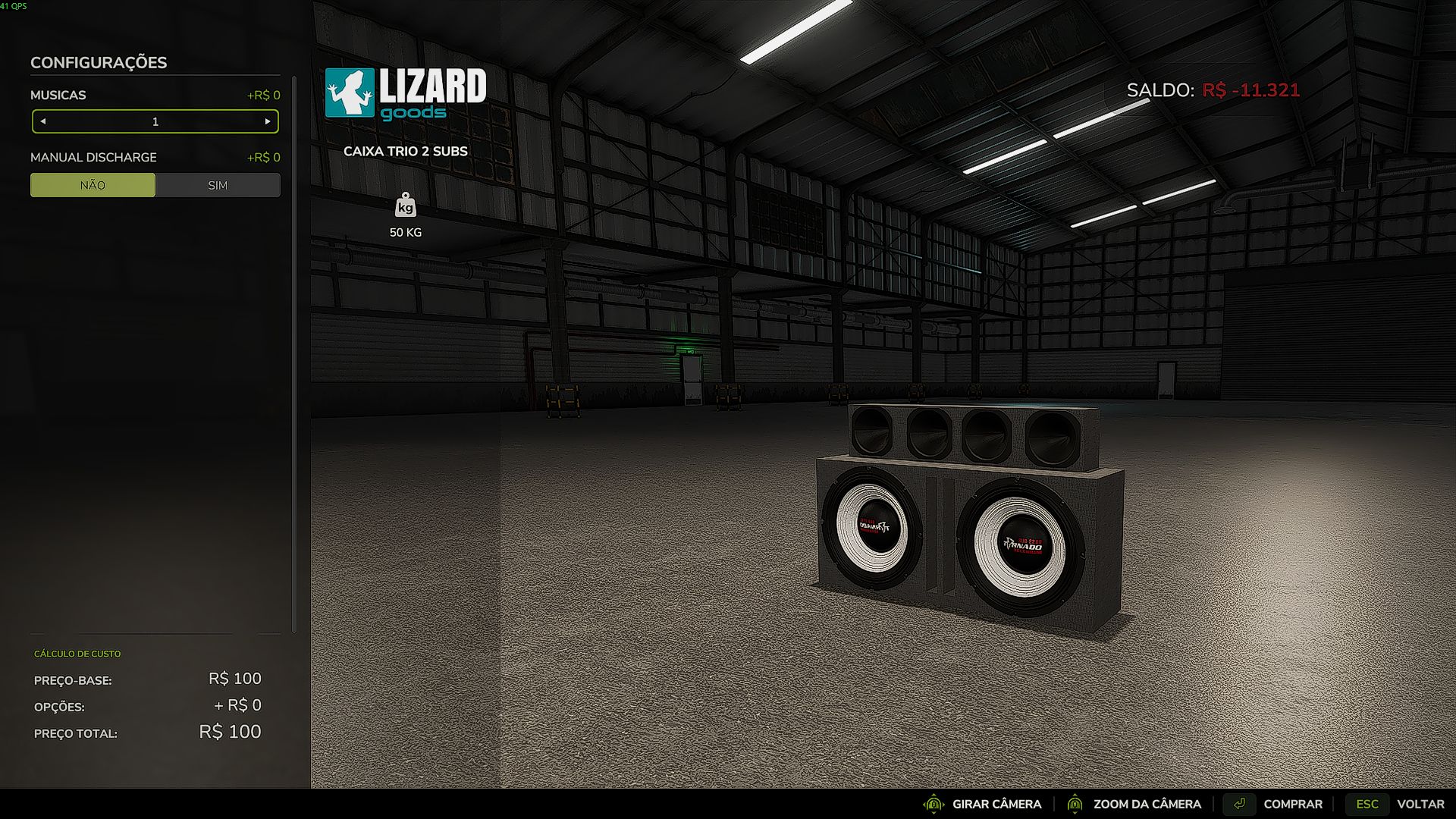
Task: Keep Manual Discharge off by clicking NÃO
Action: pos(93,184)
